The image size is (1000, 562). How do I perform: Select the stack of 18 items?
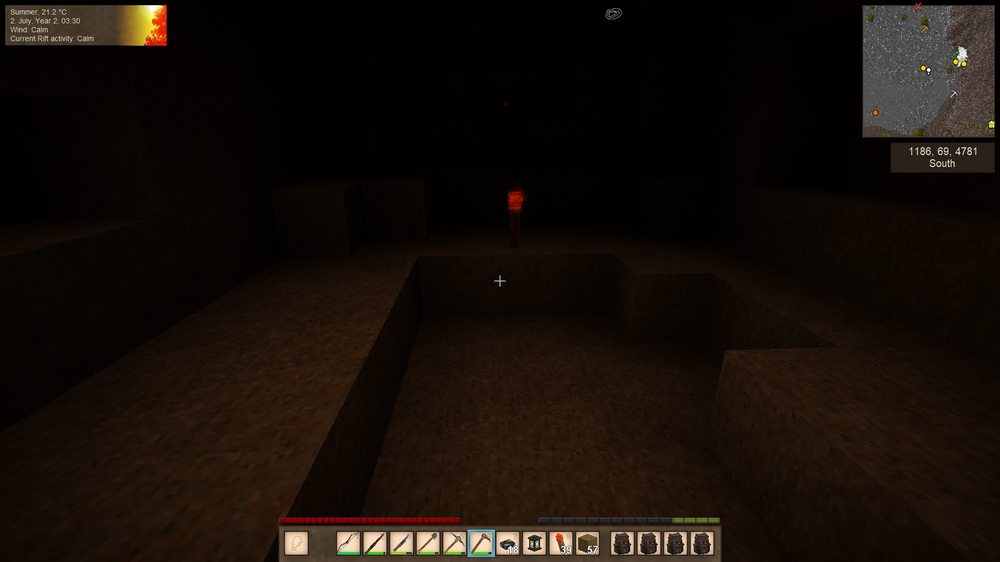(x=508, y=543)
